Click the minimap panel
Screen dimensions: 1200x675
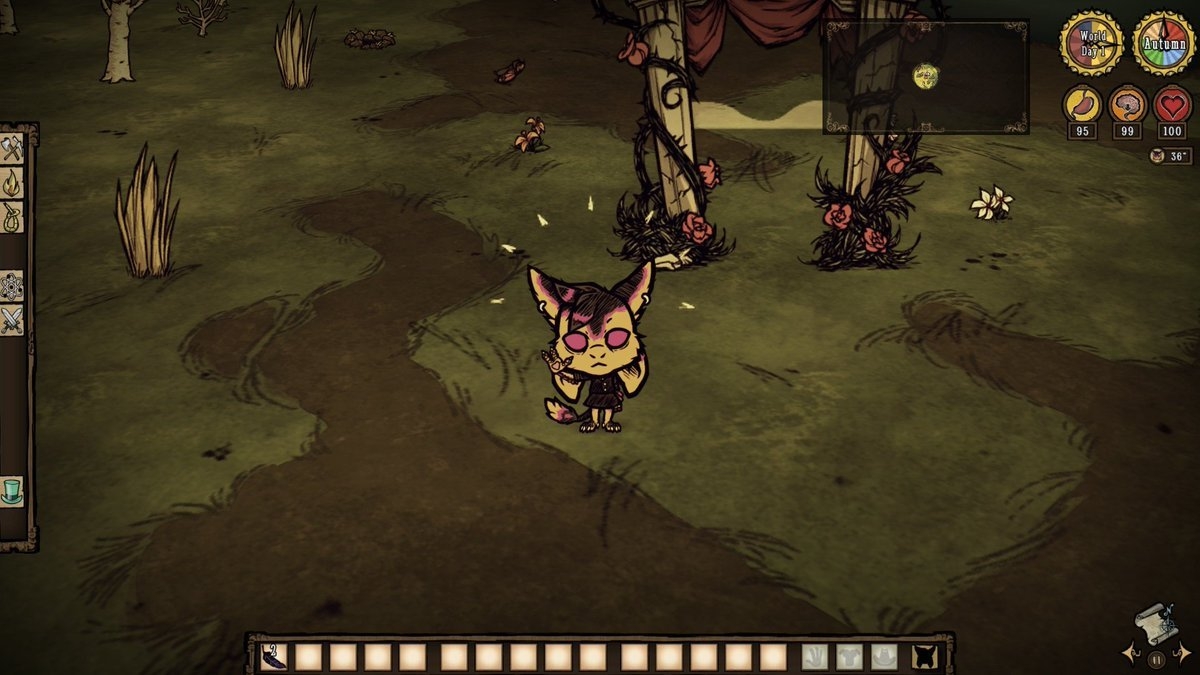coord(925,76)
